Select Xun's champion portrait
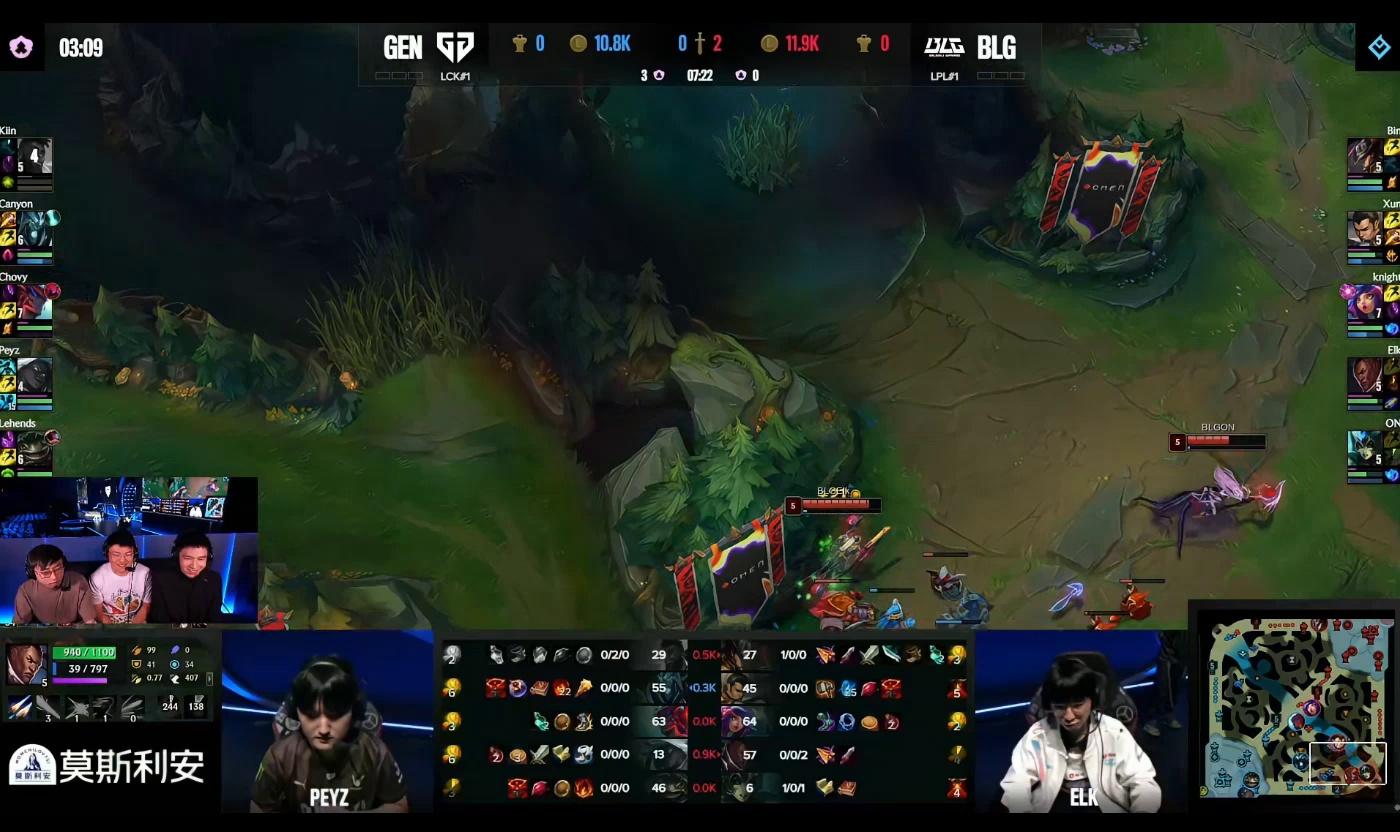This screenshot has height=832, width=1400. pos(1364,229)
